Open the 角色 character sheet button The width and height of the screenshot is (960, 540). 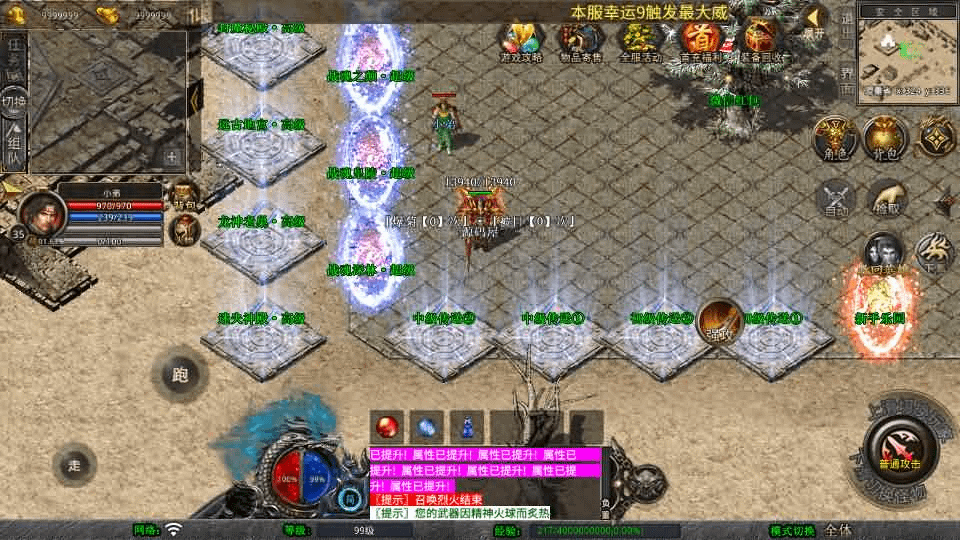pos(832,137)
